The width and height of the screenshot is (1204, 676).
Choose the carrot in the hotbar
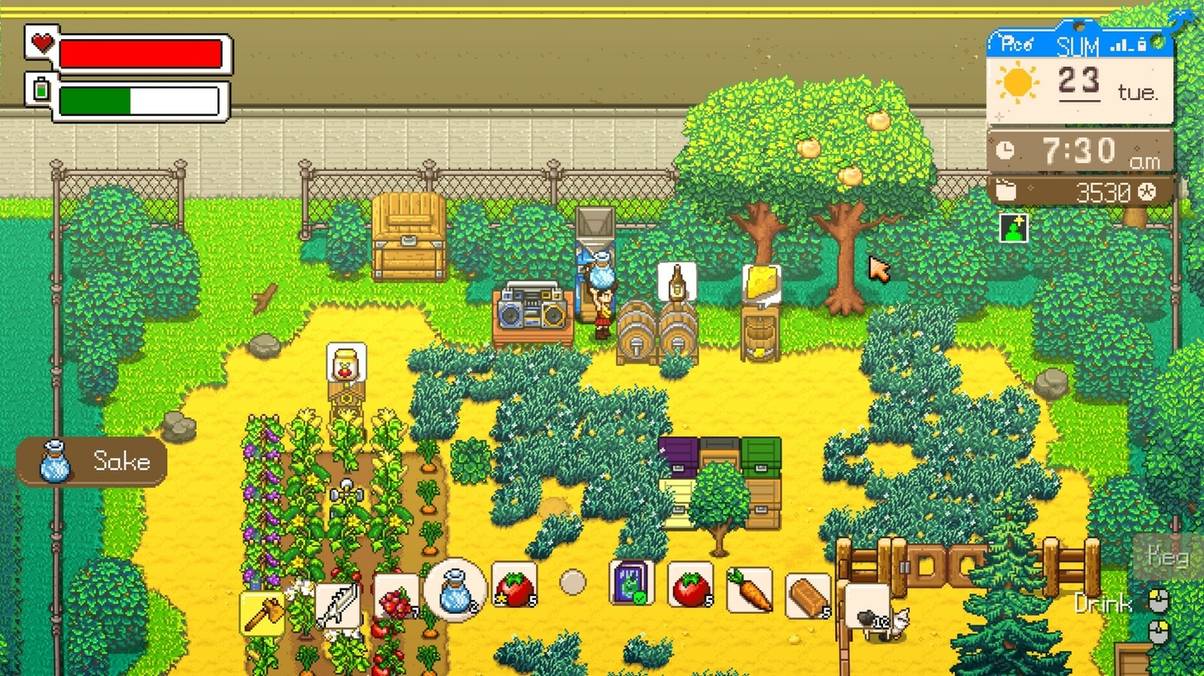(749, 590)
